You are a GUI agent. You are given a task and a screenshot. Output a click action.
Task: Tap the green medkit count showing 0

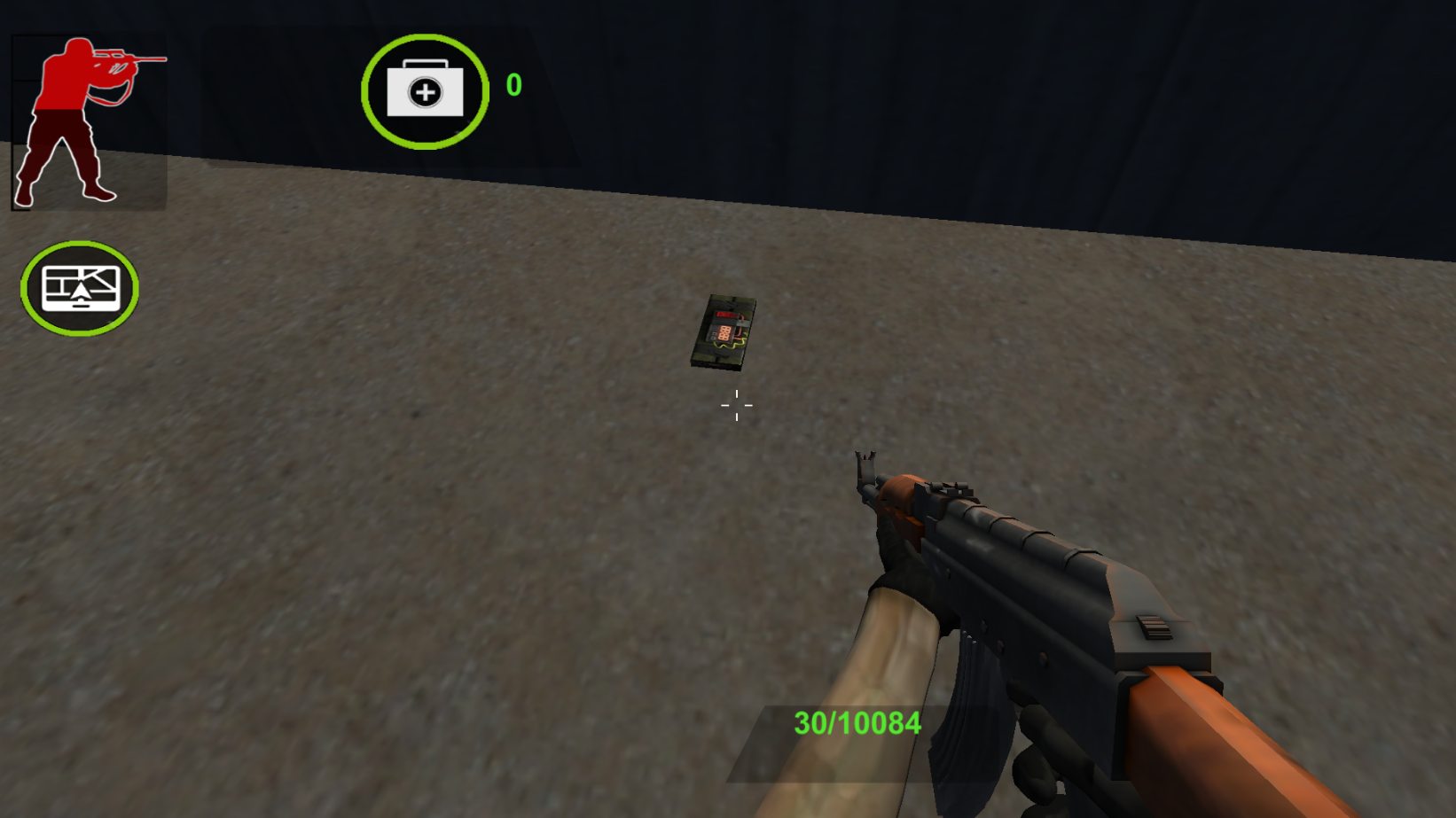tap(513, 86)
